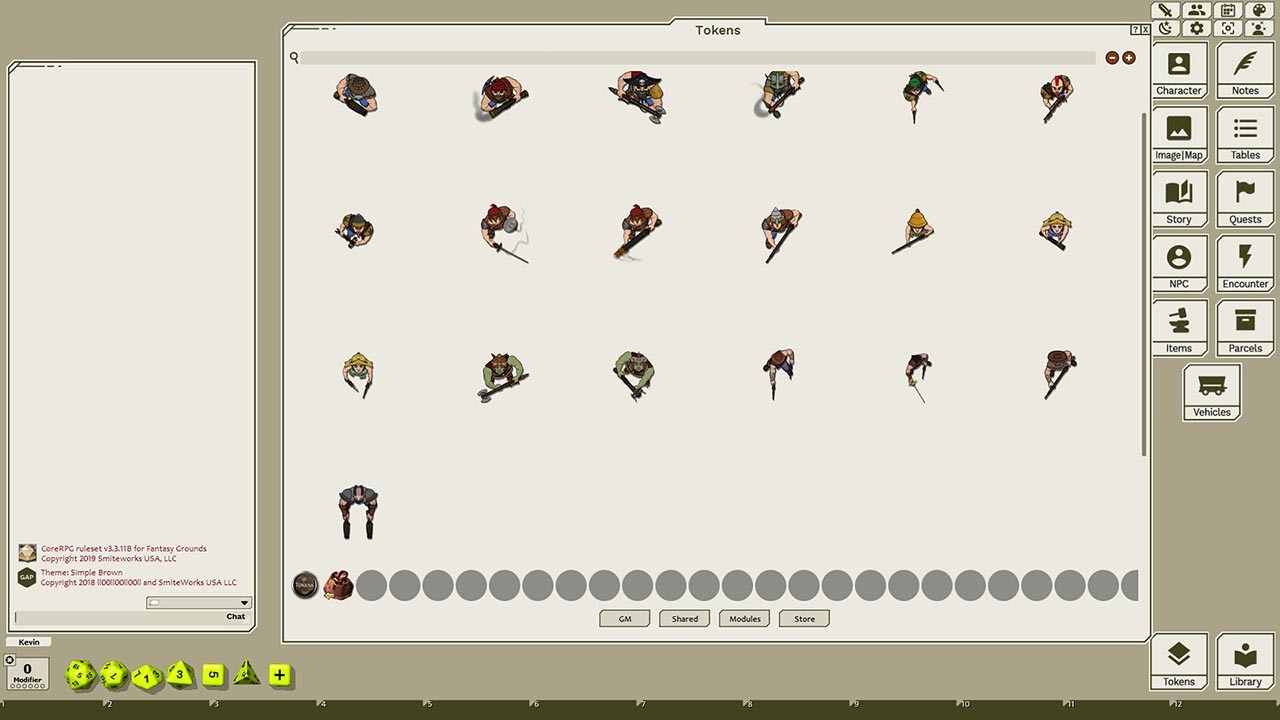Open the combat tracker sword icon

[1164, 10]
